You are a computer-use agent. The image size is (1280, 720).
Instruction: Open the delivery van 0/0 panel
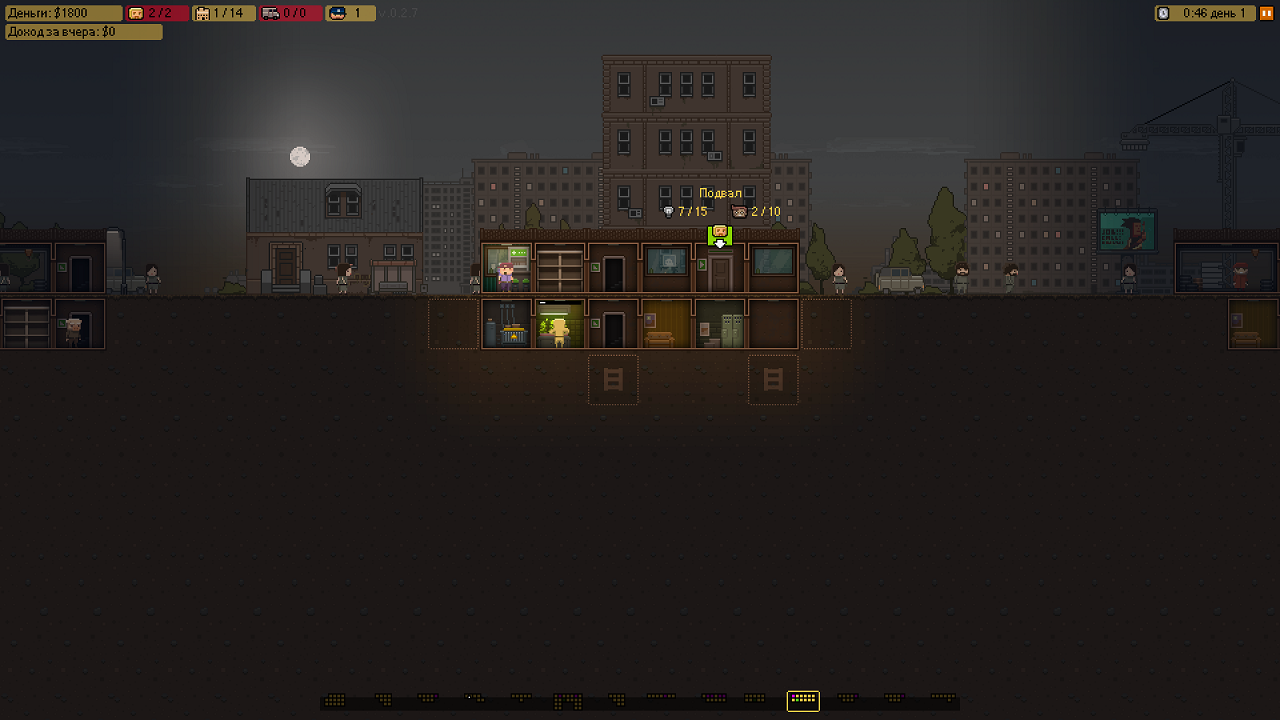(291, 13)
